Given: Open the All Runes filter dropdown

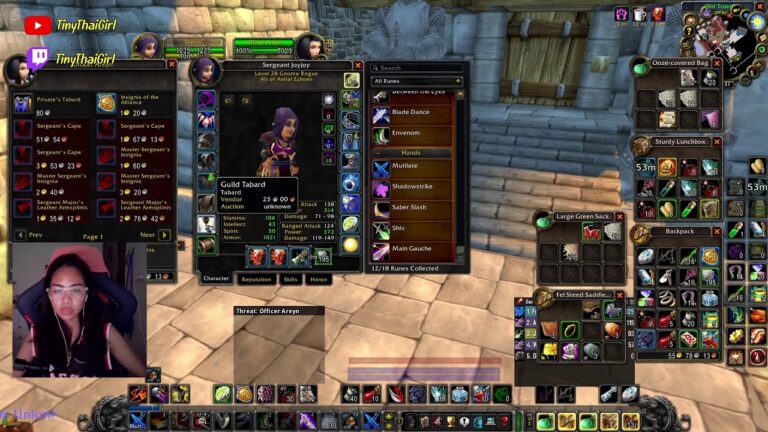Looking at the screenshot, I should click(x=417, y=81).
